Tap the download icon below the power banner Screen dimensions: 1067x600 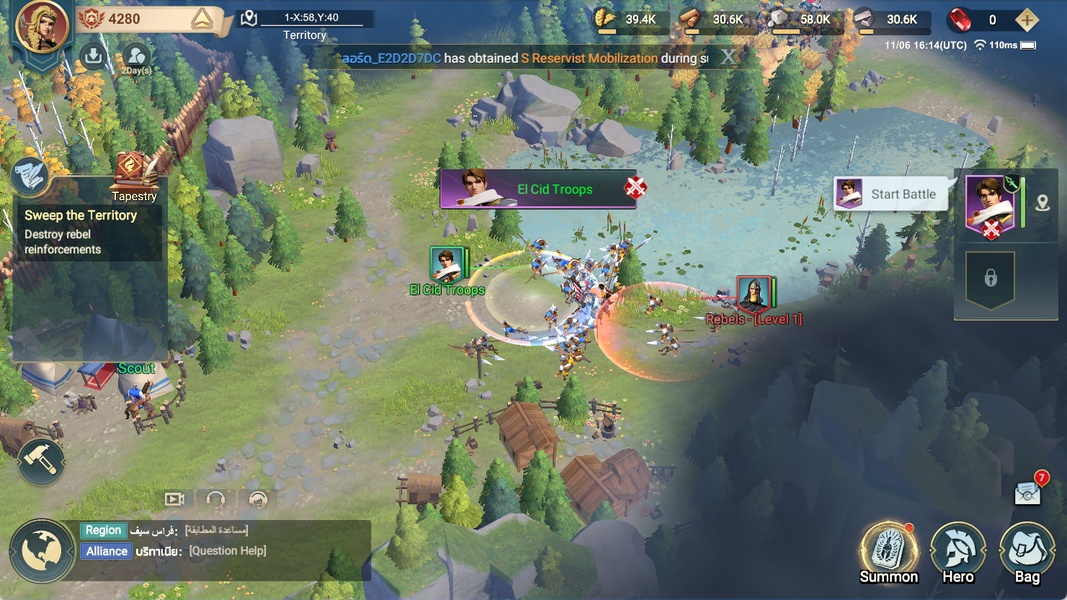tap(93, 56)
